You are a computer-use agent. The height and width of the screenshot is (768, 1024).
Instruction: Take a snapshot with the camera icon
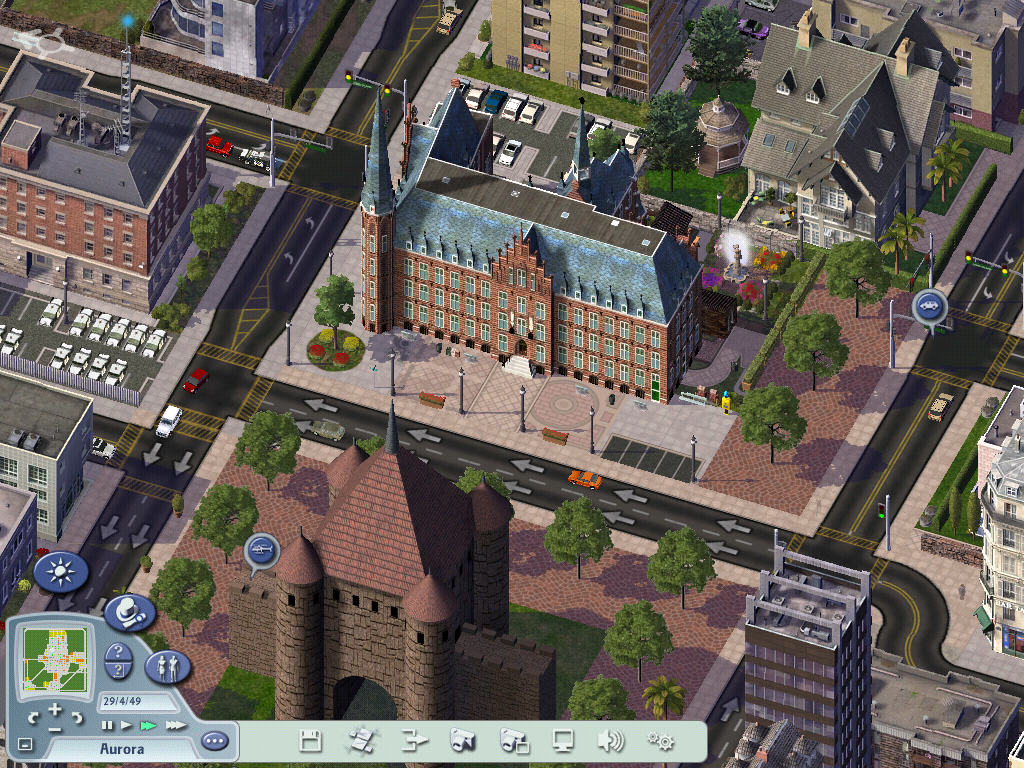pos(462,741)
